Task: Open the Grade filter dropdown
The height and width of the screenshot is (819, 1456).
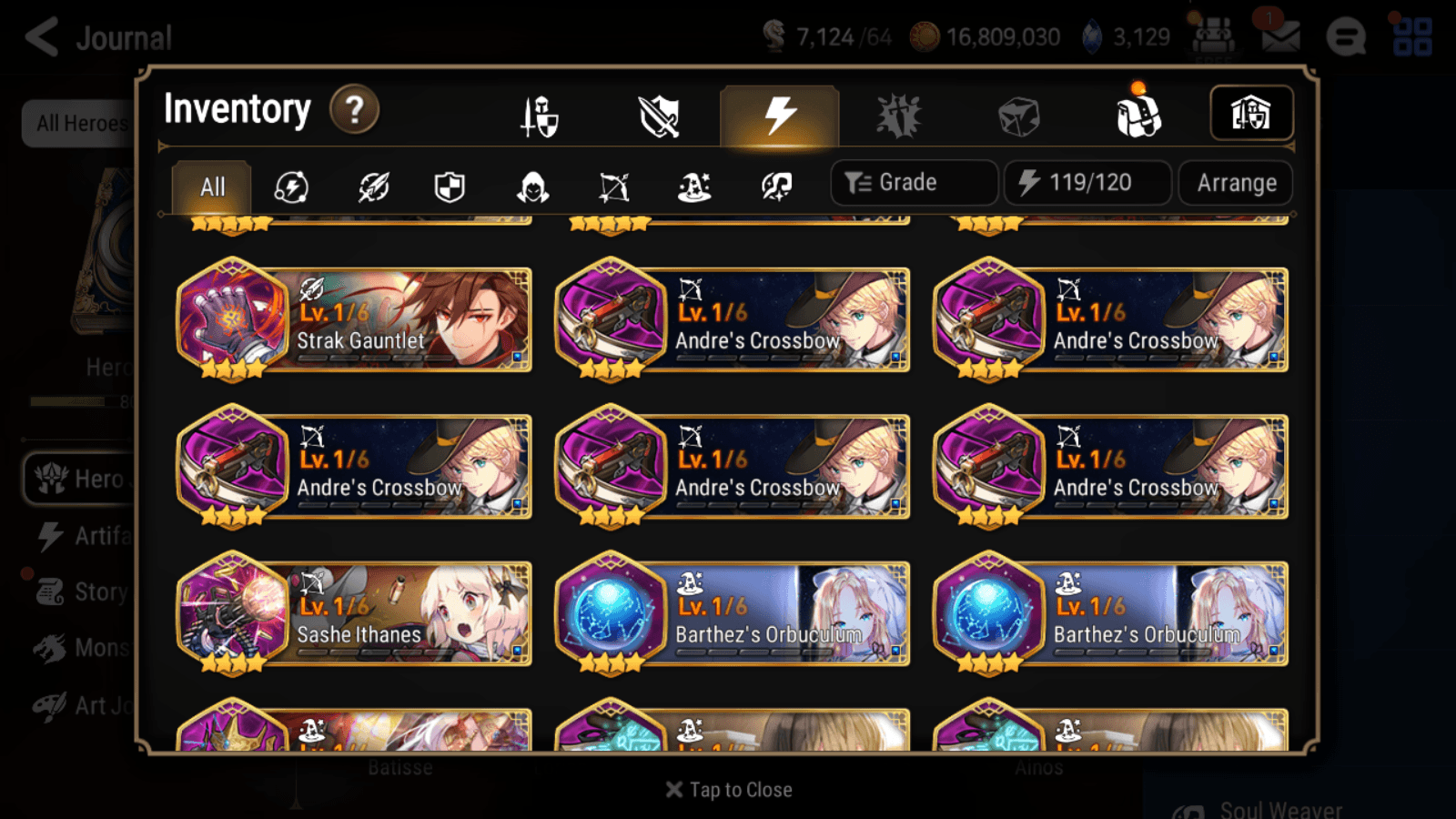Action: (913, 182)
